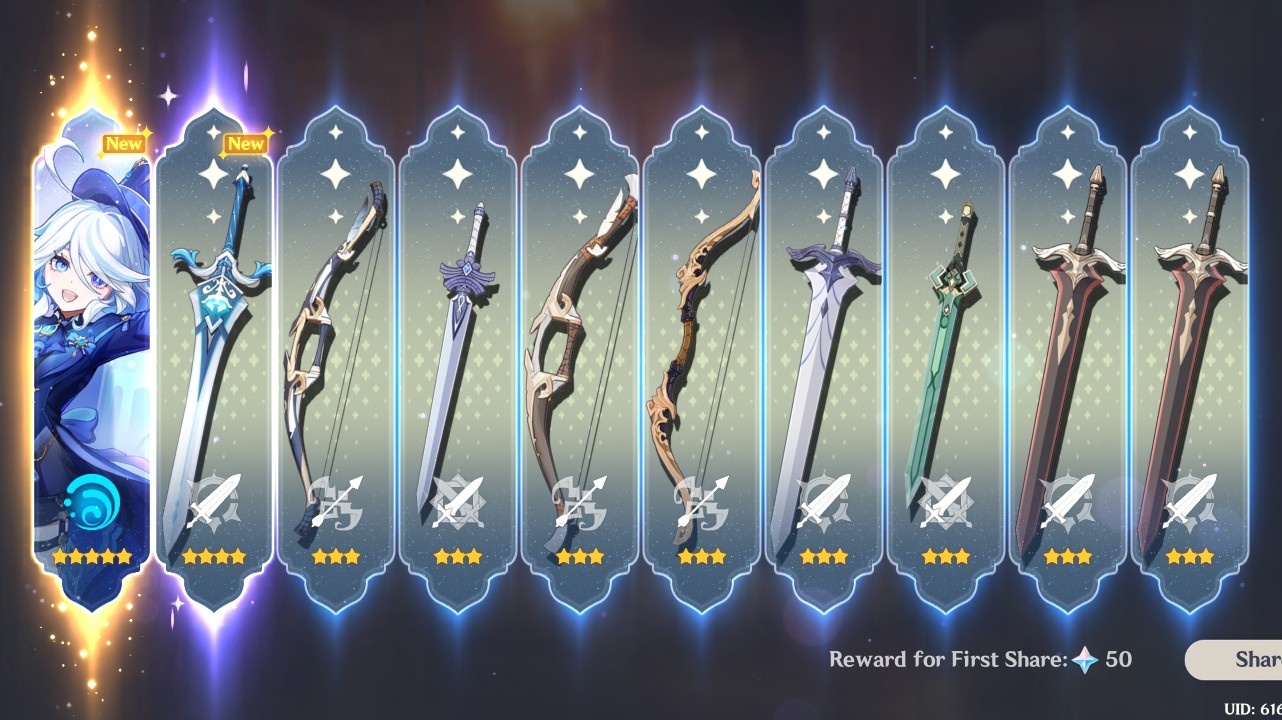Screen dimensions: 1282x720
Task: Click the sword icon on the rightmost claymore card
Action: point(1187,498)
